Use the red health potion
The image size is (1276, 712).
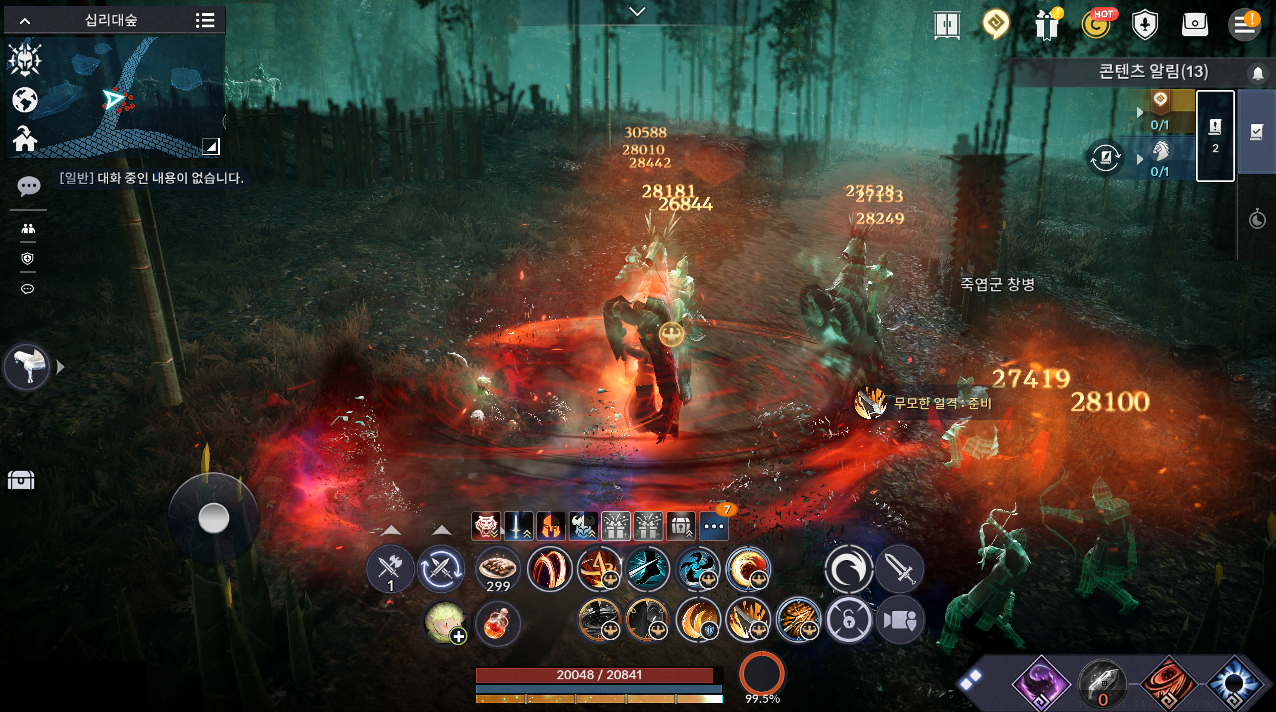497,623
